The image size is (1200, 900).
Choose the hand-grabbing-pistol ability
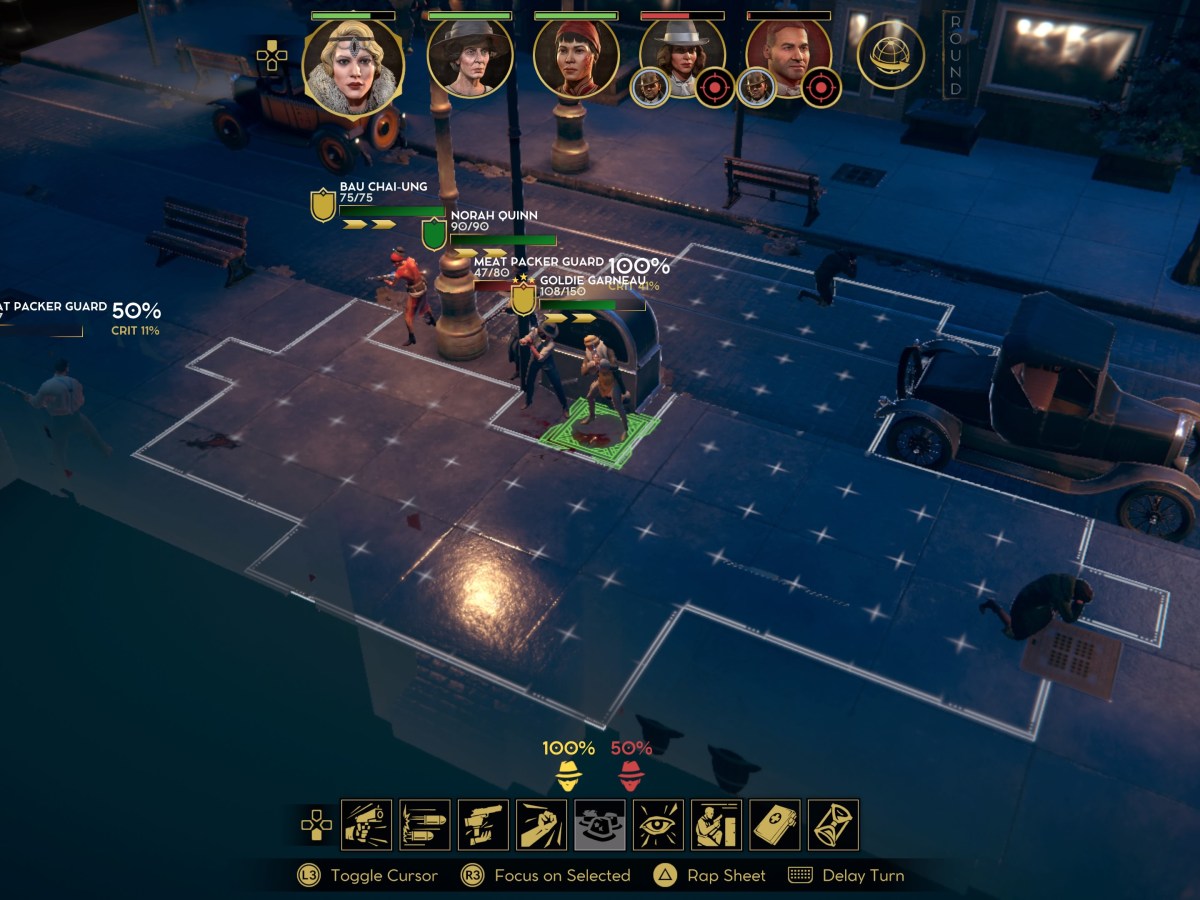click(x=483, y=825)
